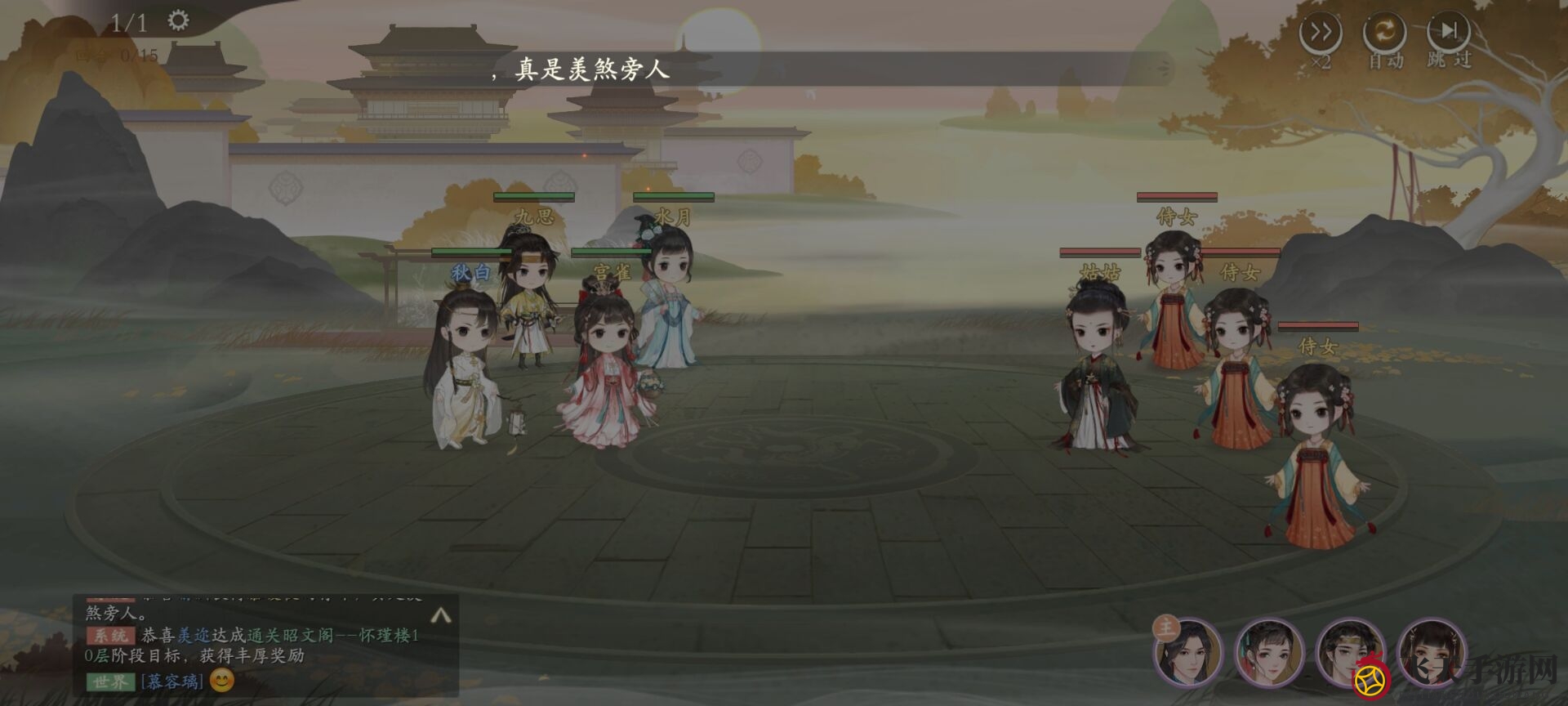Collapse the chat log with the chevron
Image resolution: width=1568 pixels, height=706 pixels.
click(441, 616)
